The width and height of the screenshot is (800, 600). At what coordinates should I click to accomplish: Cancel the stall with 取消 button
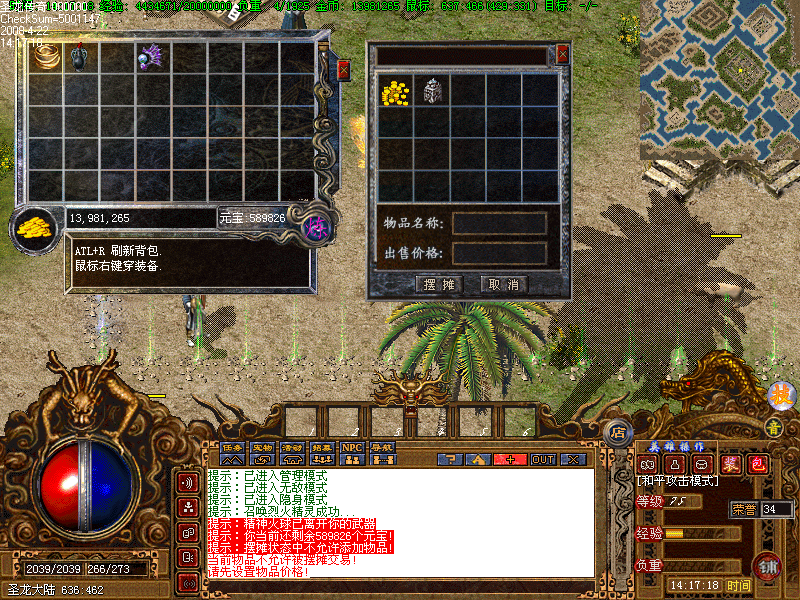point(503,284)
